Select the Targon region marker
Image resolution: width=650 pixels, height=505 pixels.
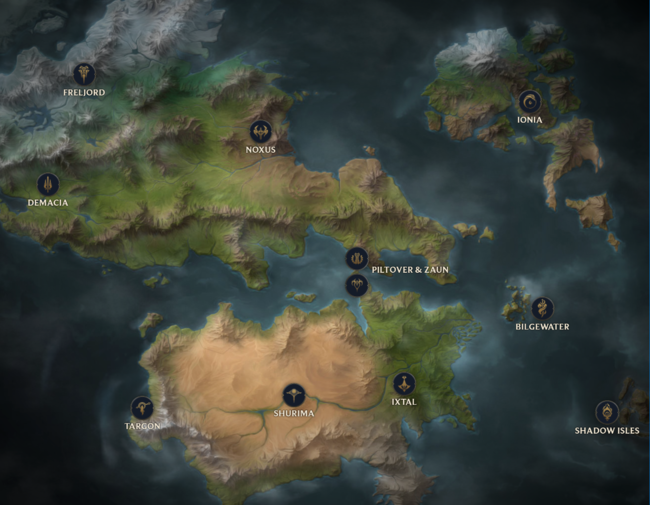tap(143, 407)
